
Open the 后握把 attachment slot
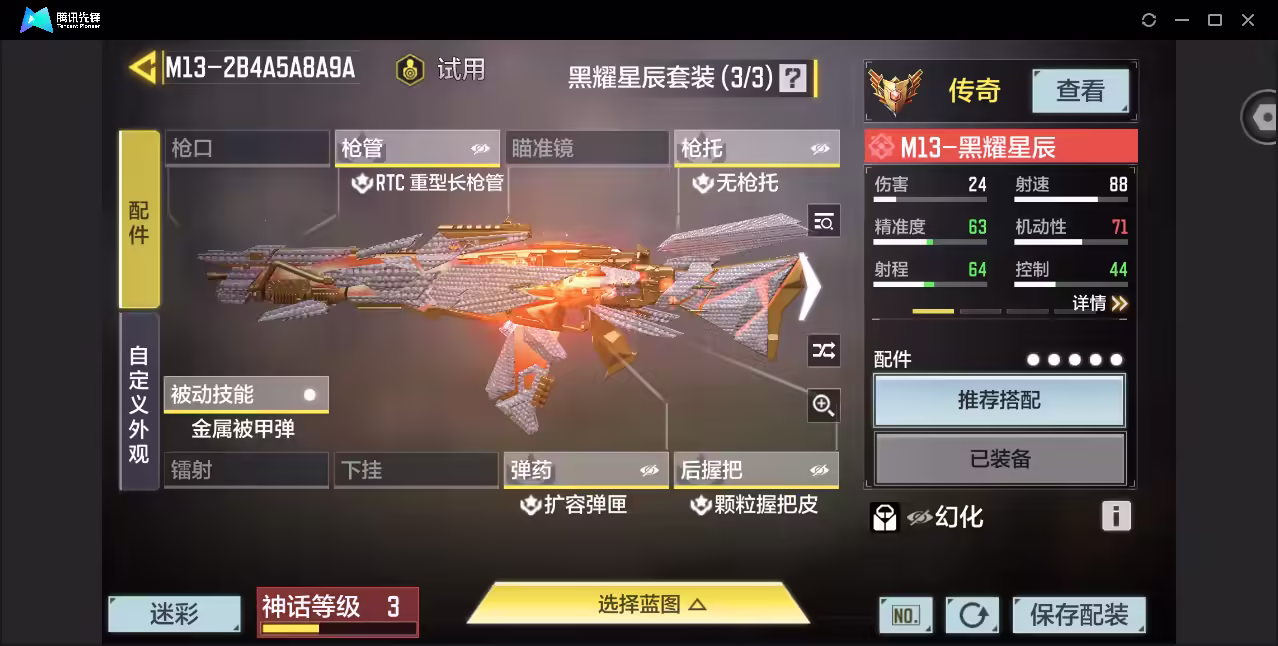[756, 470]
